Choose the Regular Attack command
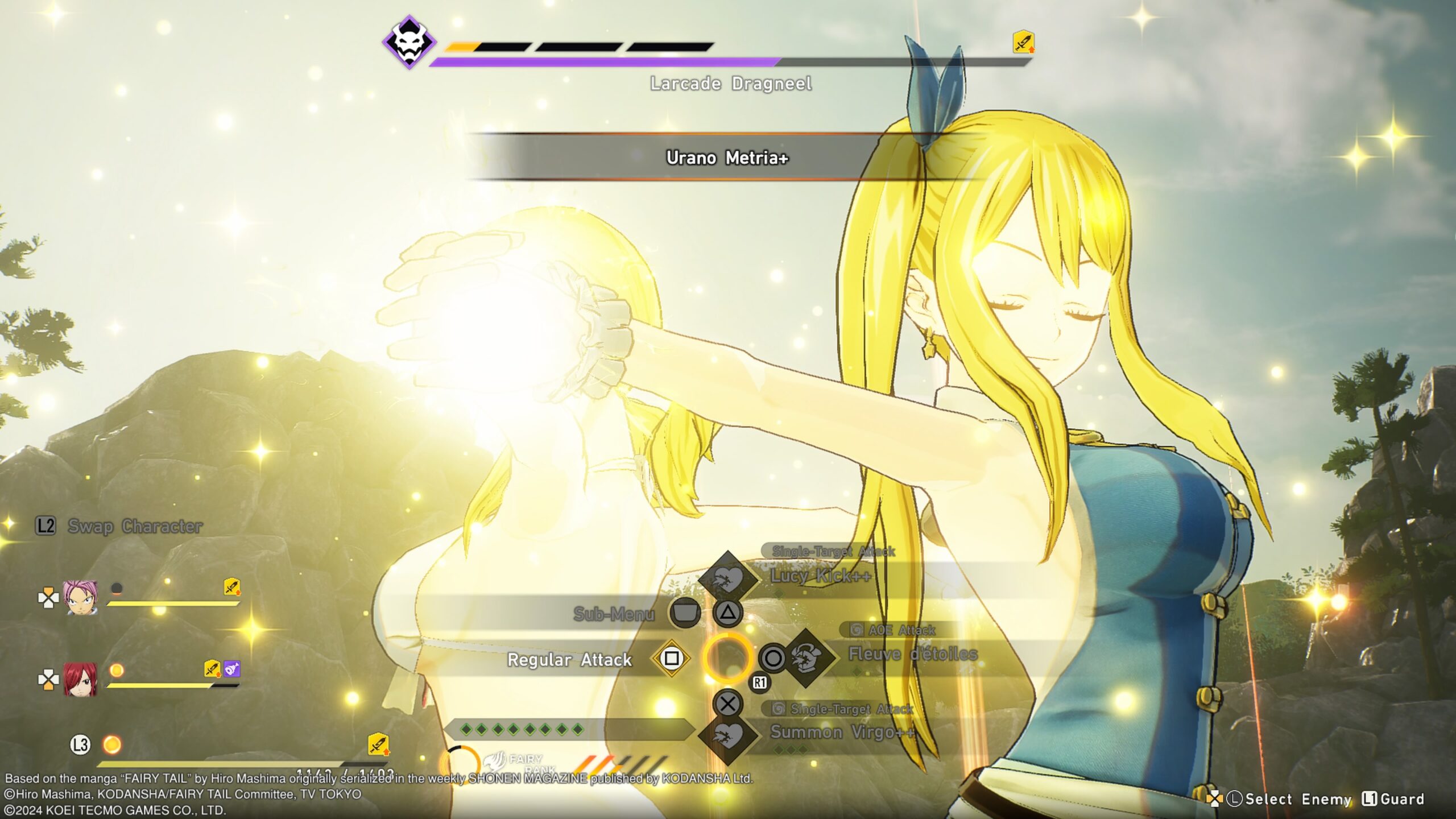The width and height of the screenshot is (1456, 819). click(569, 660)
